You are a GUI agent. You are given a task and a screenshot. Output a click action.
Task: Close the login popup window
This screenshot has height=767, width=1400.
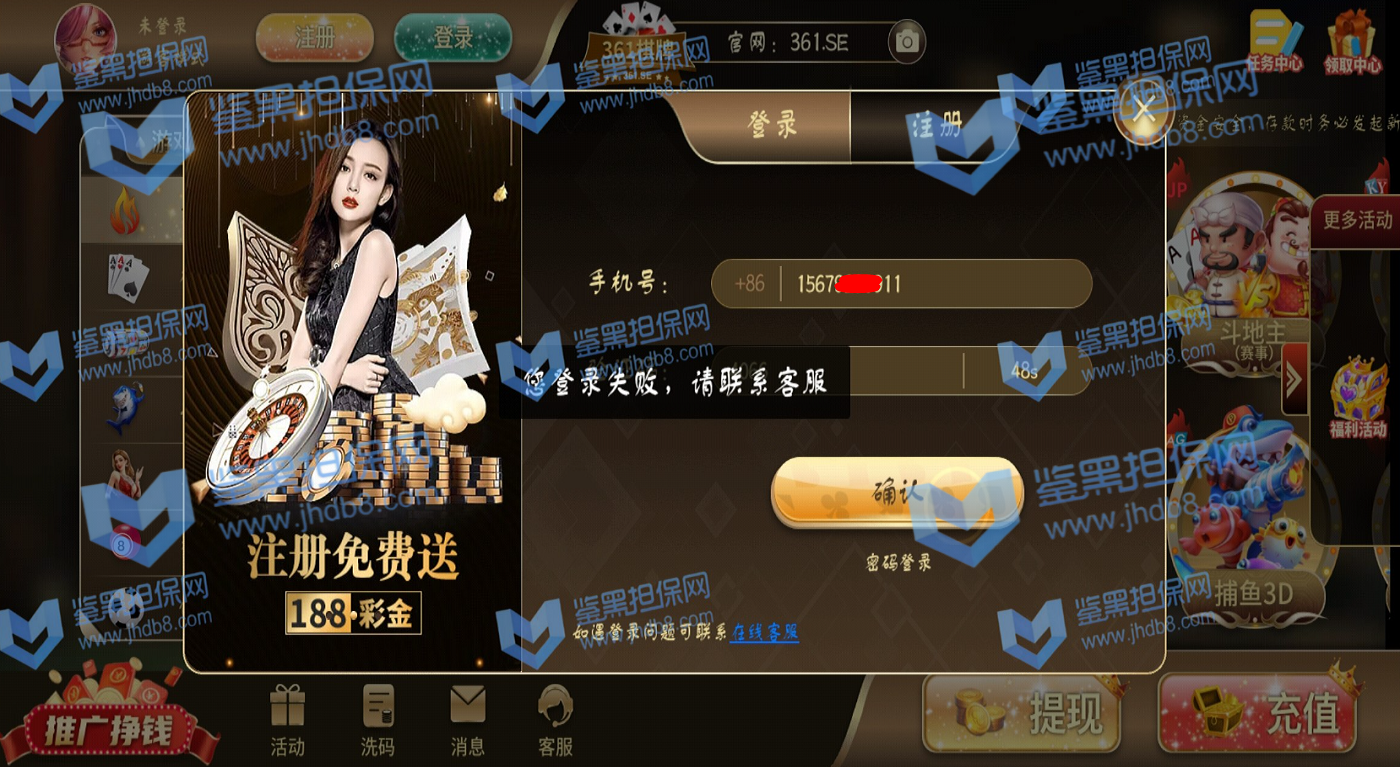click(1144, 111)
